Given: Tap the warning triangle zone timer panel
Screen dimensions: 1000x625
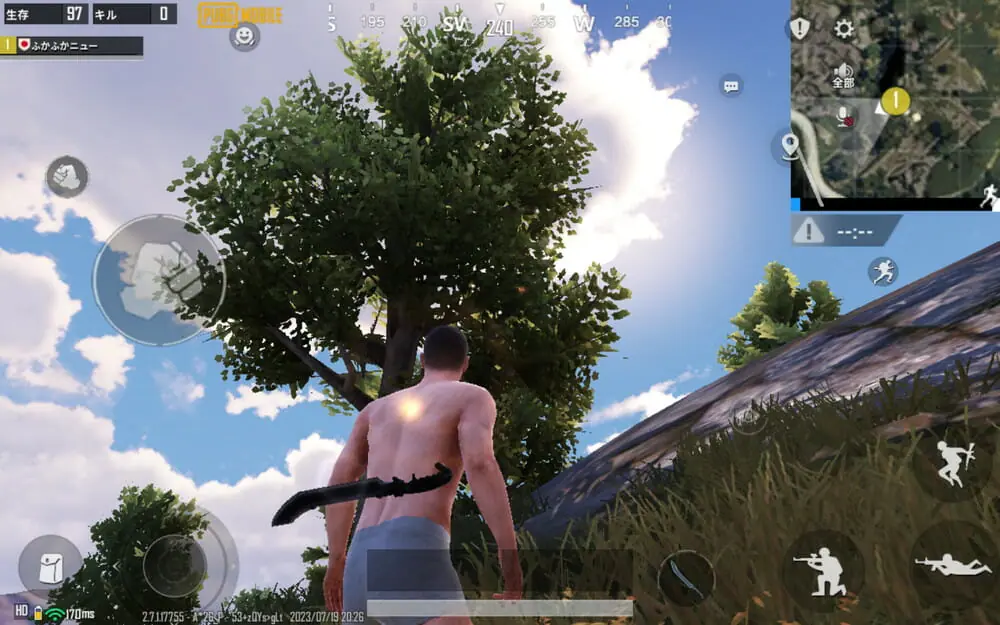Looking at the screenshot, I should 845,231.
